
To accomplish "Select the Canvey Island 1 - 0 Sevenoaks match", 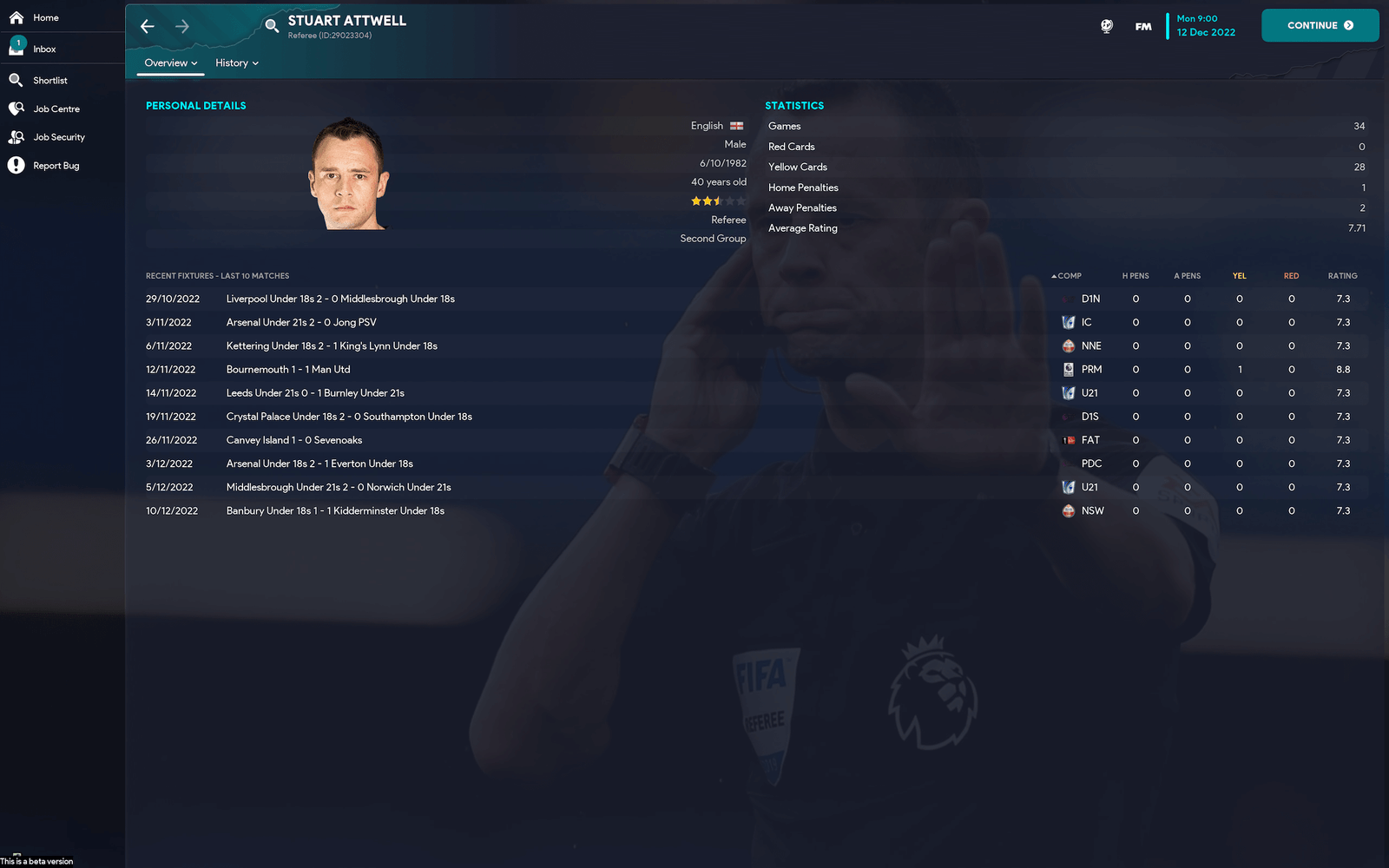I will [x=294, y=440].
